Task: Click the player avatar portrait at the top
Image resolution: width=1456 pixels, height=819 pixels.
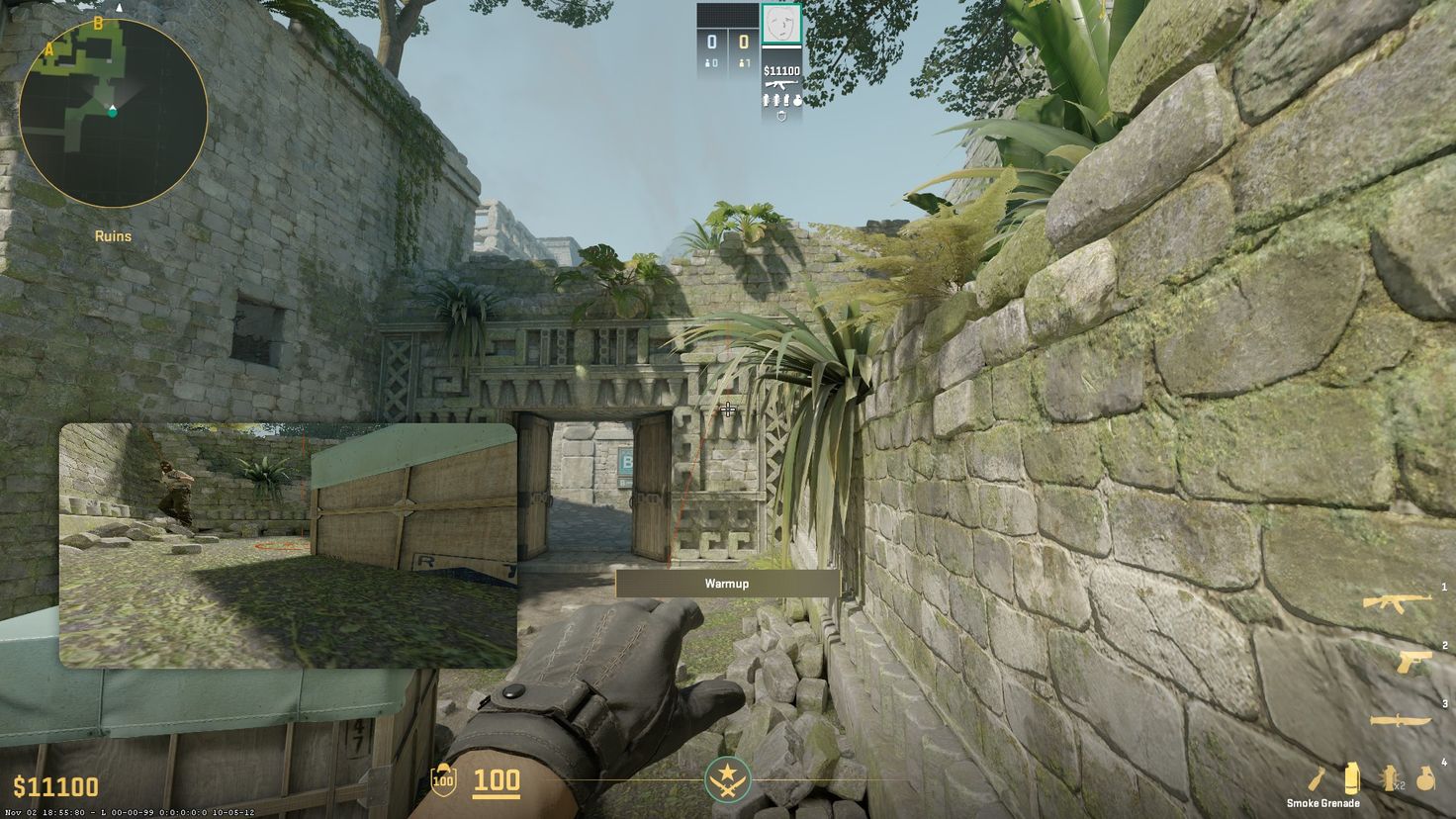Action: 781,24
